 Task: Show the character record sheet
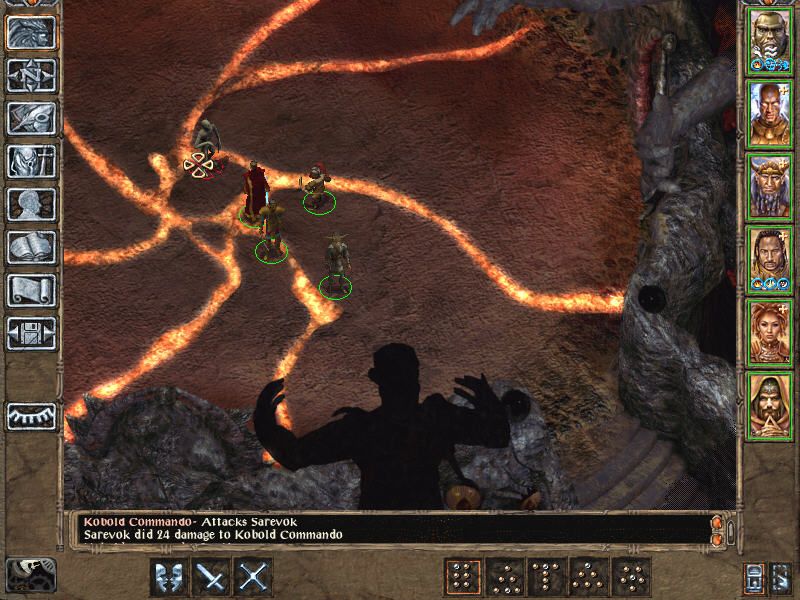point(31,204)
